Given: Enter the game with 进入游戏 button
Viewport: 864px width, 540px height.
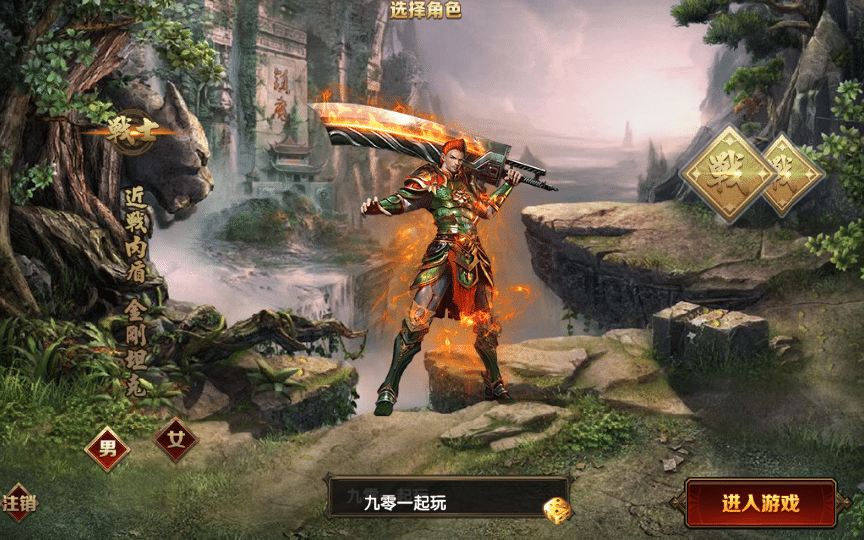Looking at the screenshot, I should (760, 503).
